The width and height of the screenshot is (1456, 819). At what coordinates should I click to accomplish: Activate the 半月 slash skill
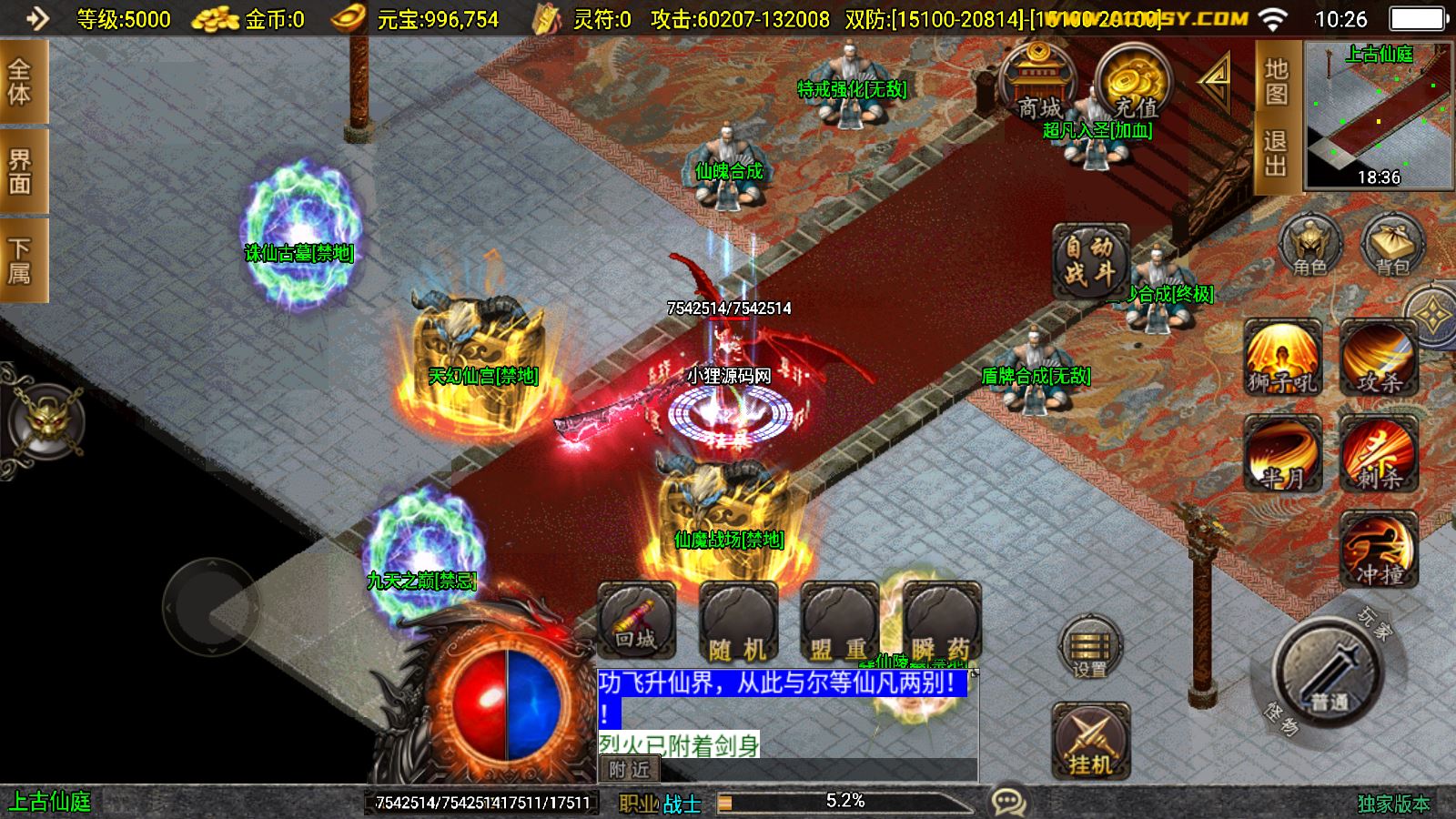coord(1282,453)
